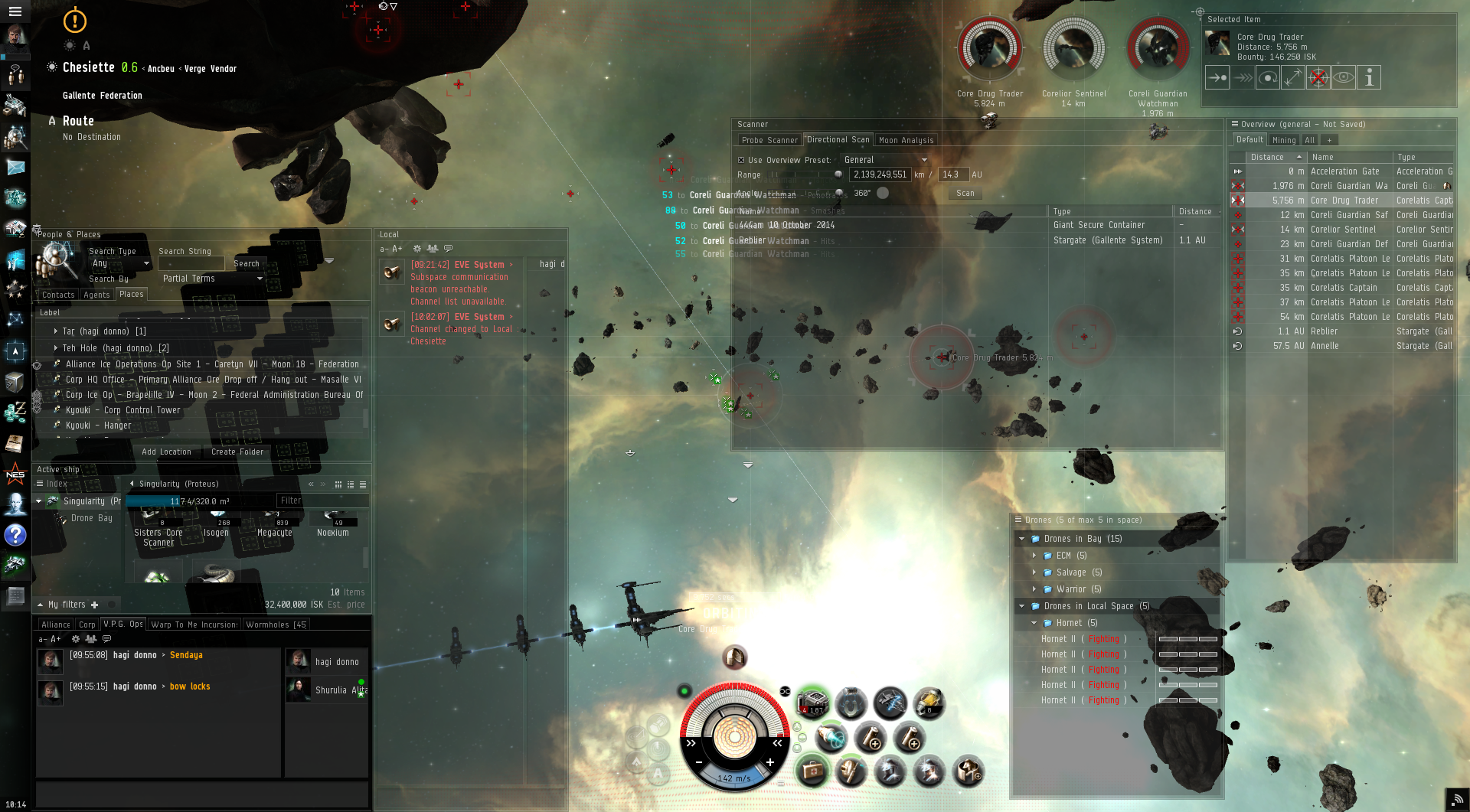
Task: Open the Agents tab in People & Places
Action: click(96, 295)
